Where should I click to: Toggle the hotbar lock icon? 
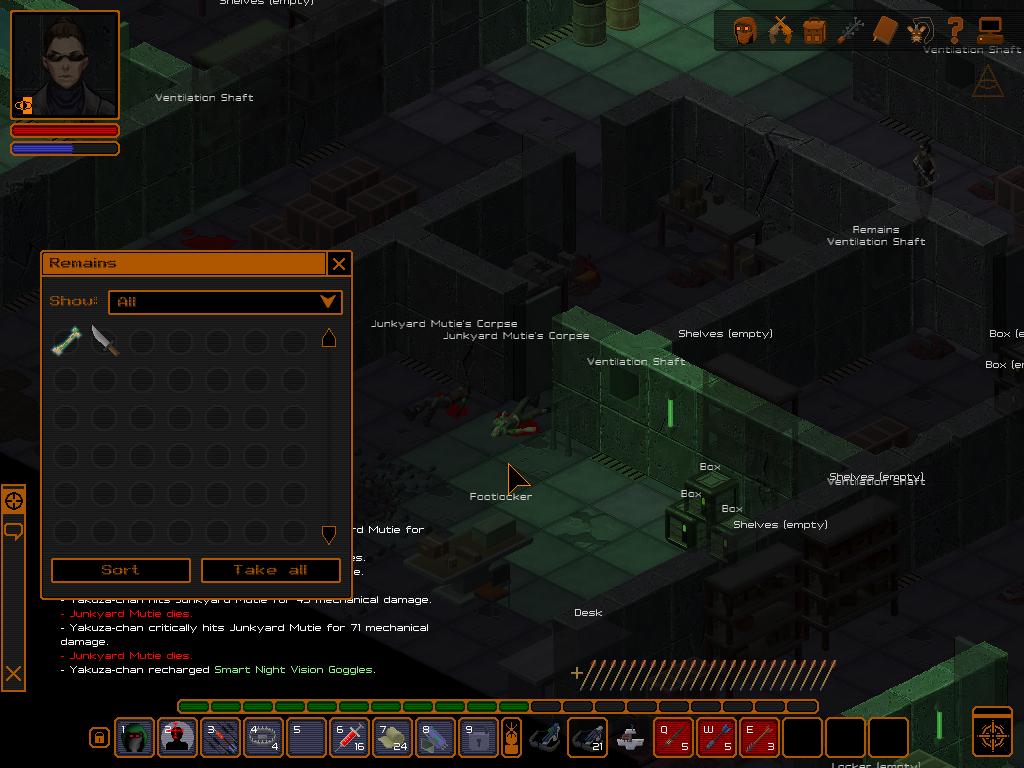pyautogui.click(x=99, y=738)
